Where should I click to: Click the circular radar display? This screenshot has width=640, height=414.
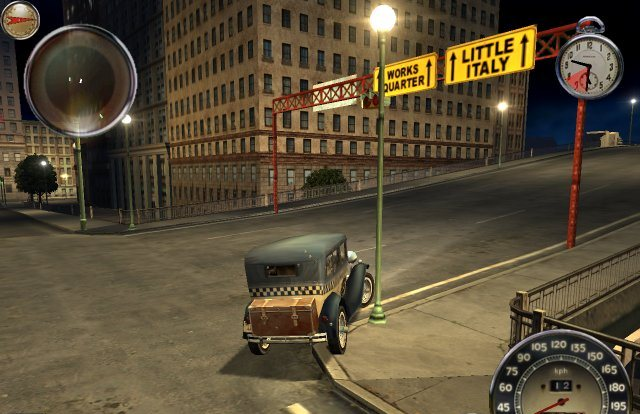click(x=80, y=79)
